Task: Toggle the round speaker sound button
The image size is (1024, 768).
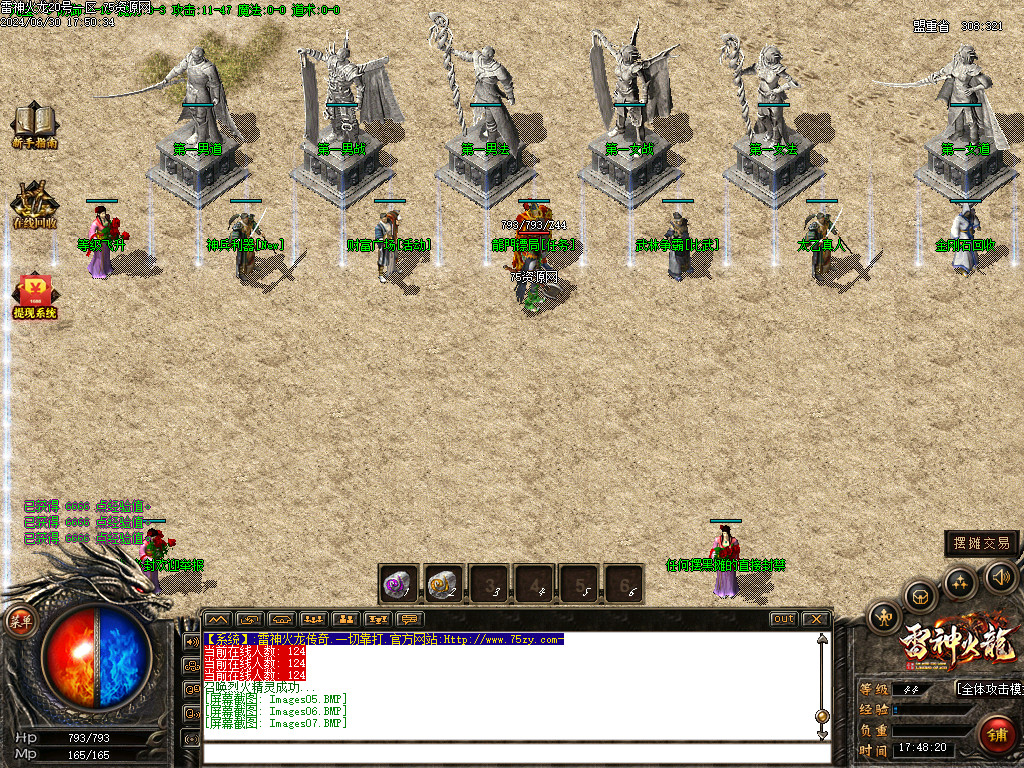Action: pos(1001,575)
